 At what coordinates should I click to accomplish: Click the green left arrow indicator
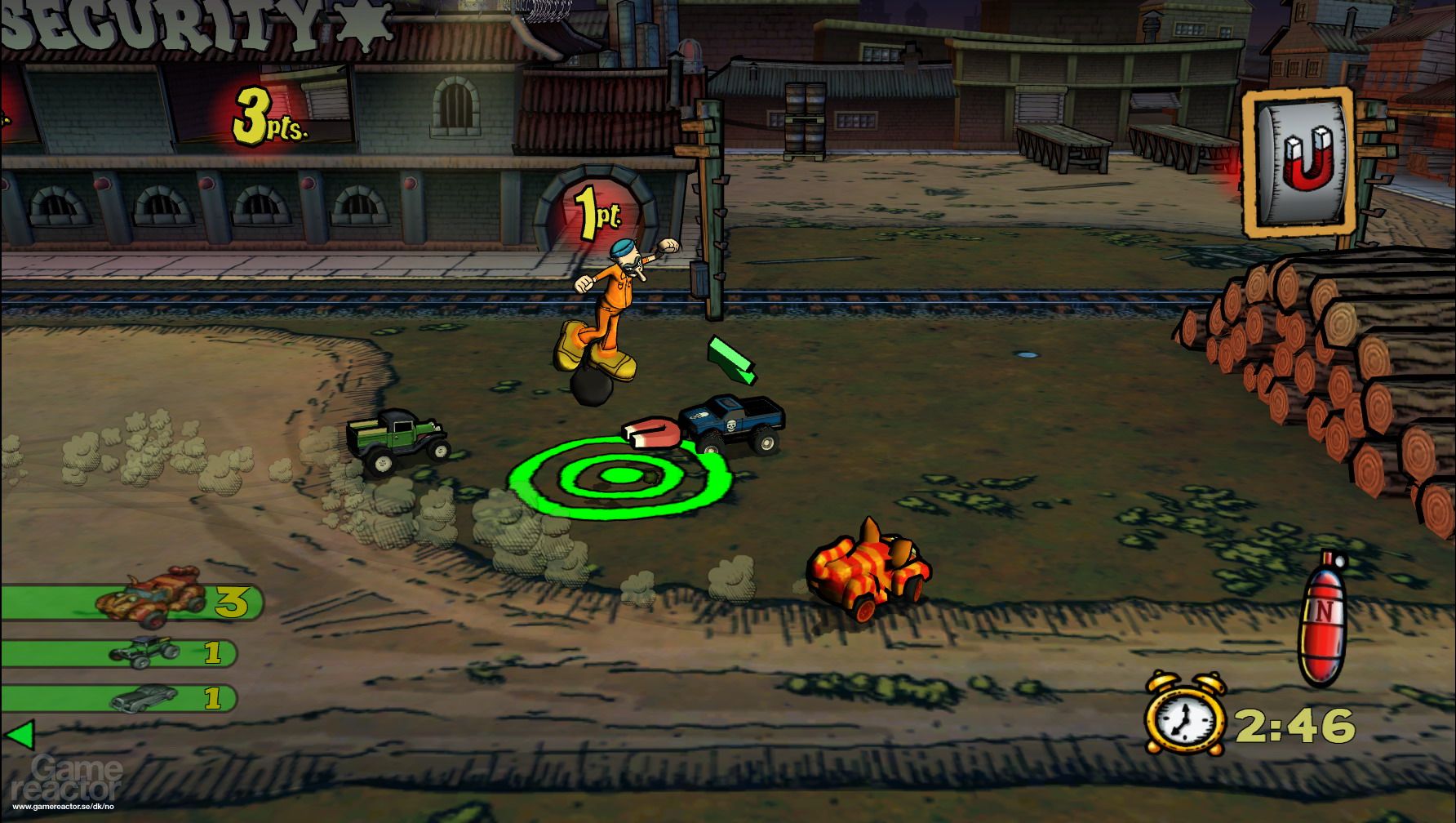[19, 734]
